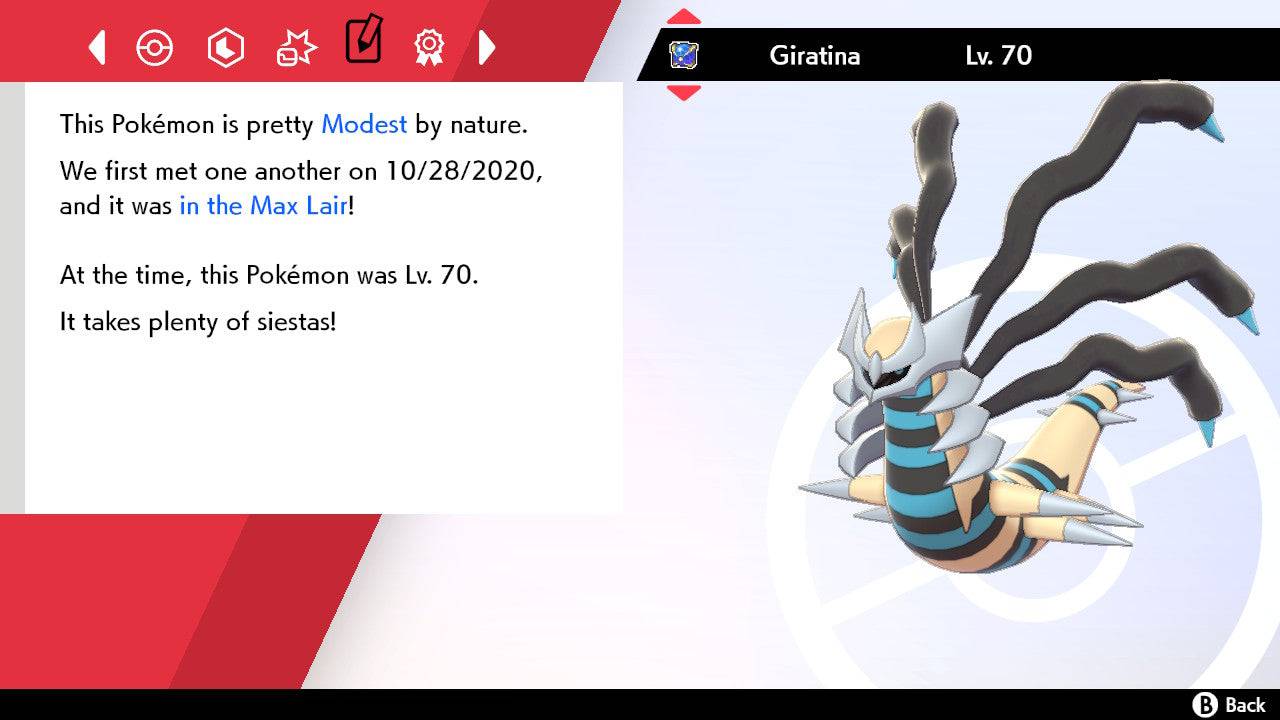Select the Giratina name header

tap(815, 56)
